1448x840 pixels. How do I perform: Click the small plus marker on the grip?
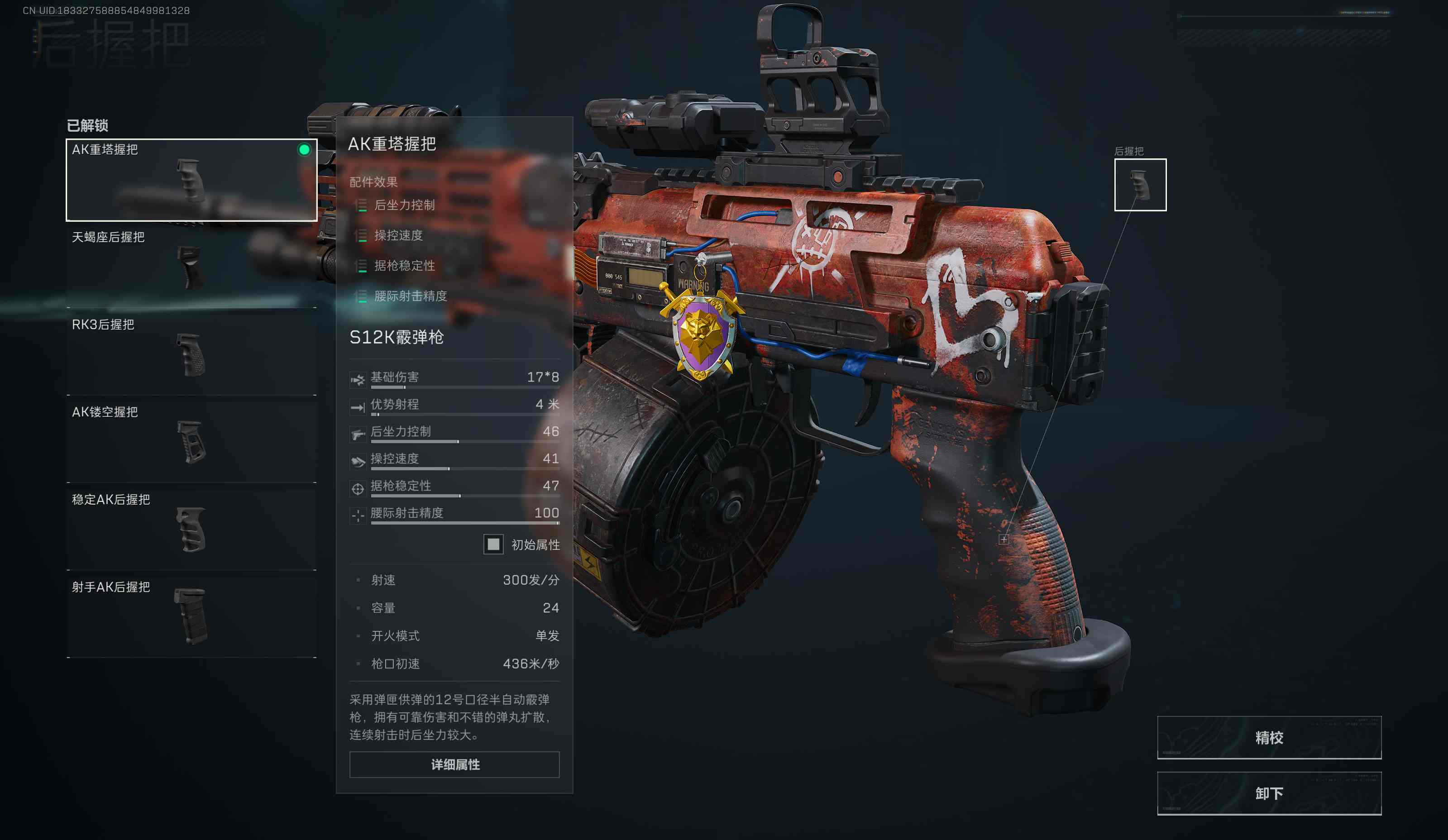coord(1003,539)
